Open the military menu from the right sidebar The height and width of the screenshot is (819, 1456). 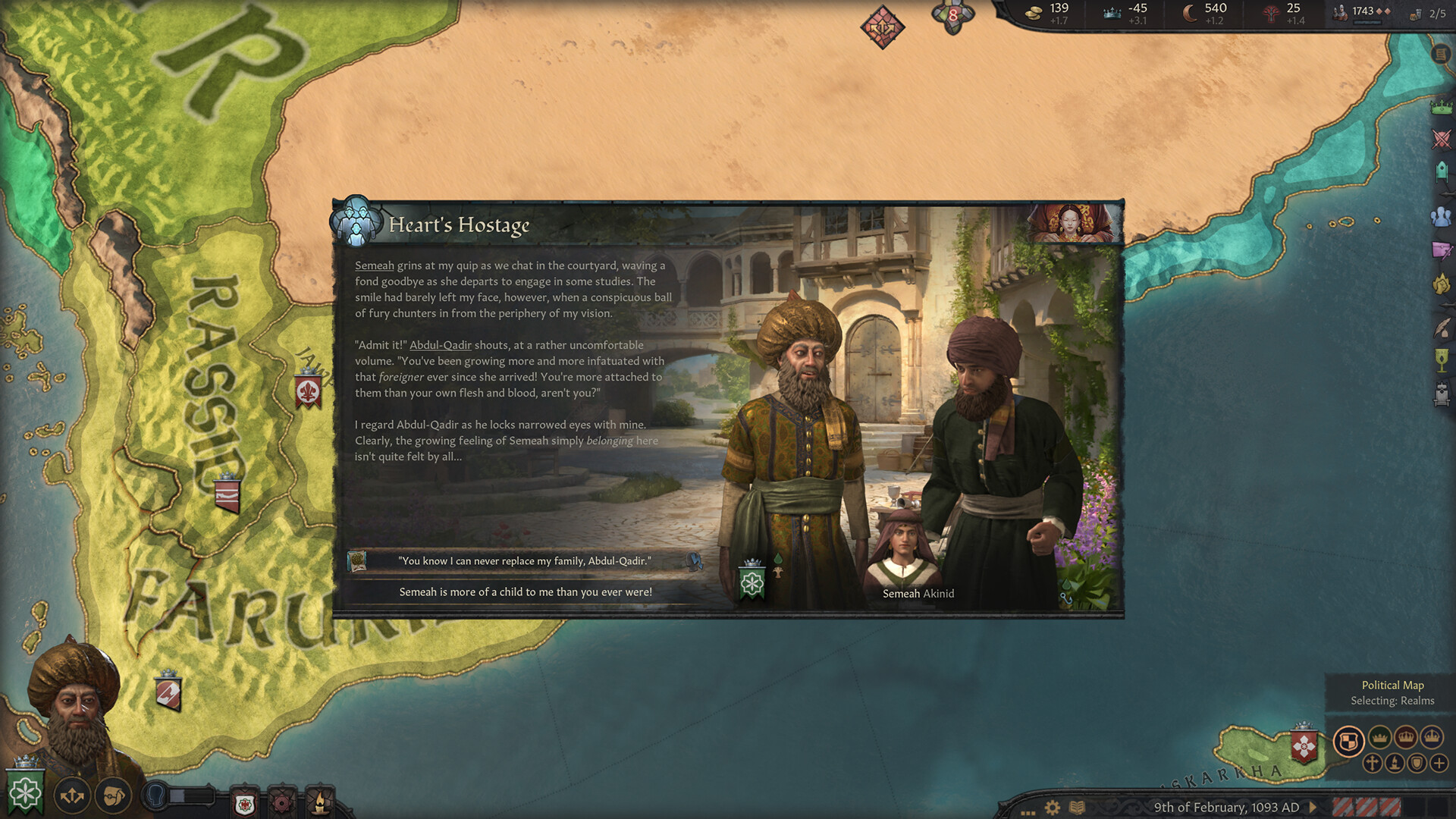[1441, 140]
